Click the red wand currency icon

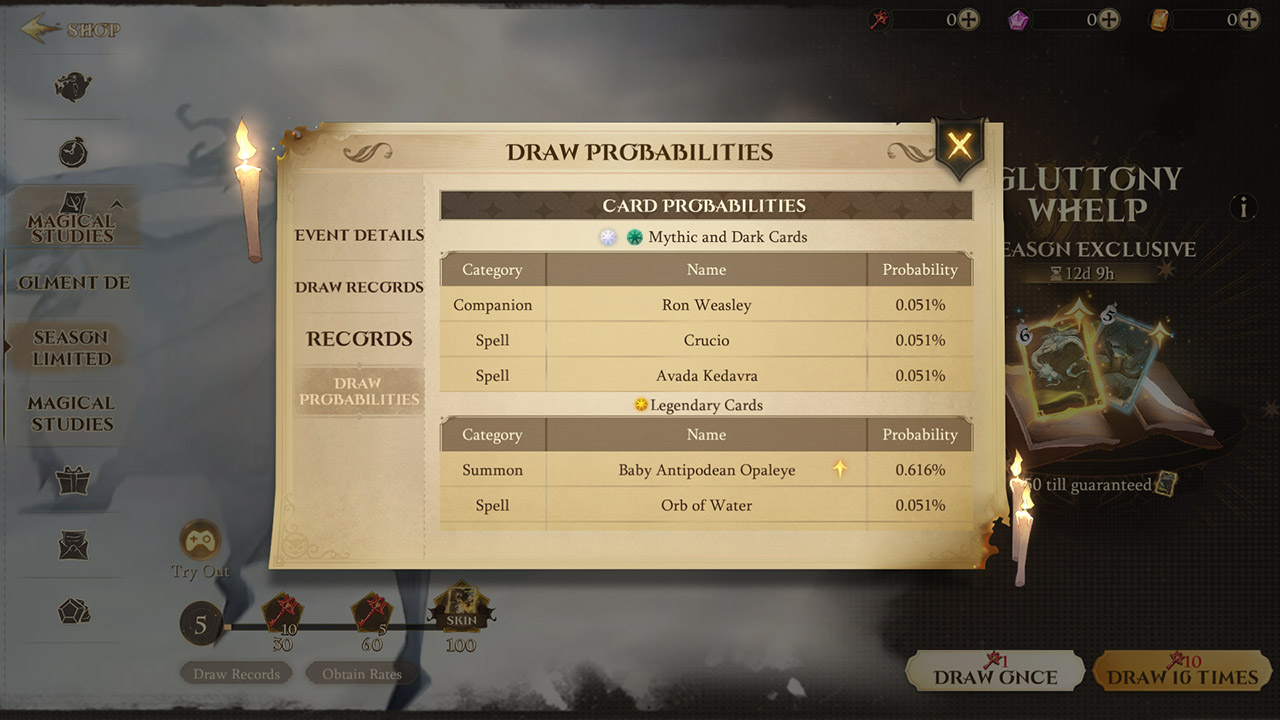click(878, 19)
